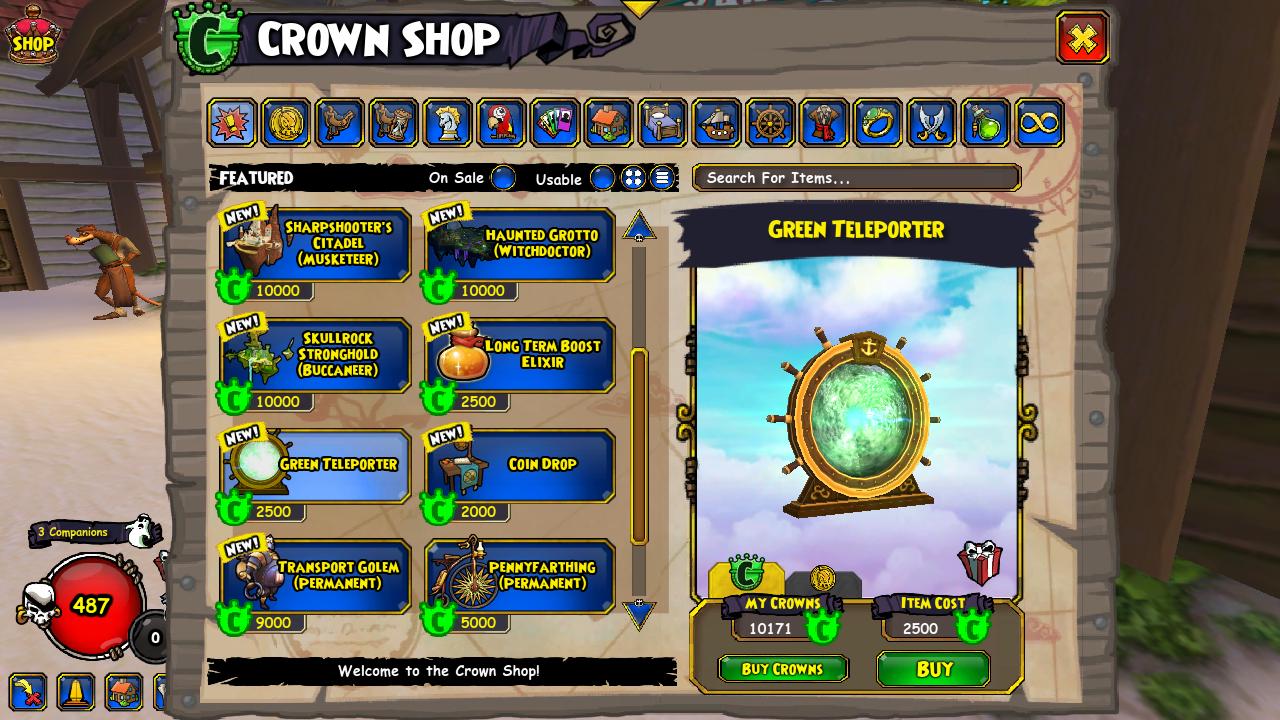Screen dimensions: 1280x720
Task: Gift this item using the present icon
Action: 978,562
